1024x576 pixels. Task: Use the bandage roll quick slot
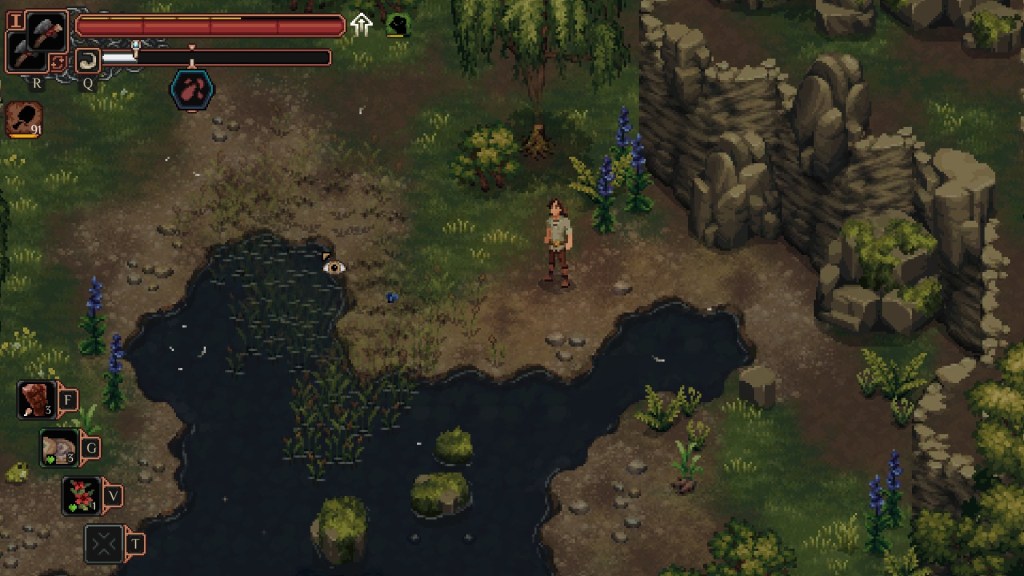[59, 448]
